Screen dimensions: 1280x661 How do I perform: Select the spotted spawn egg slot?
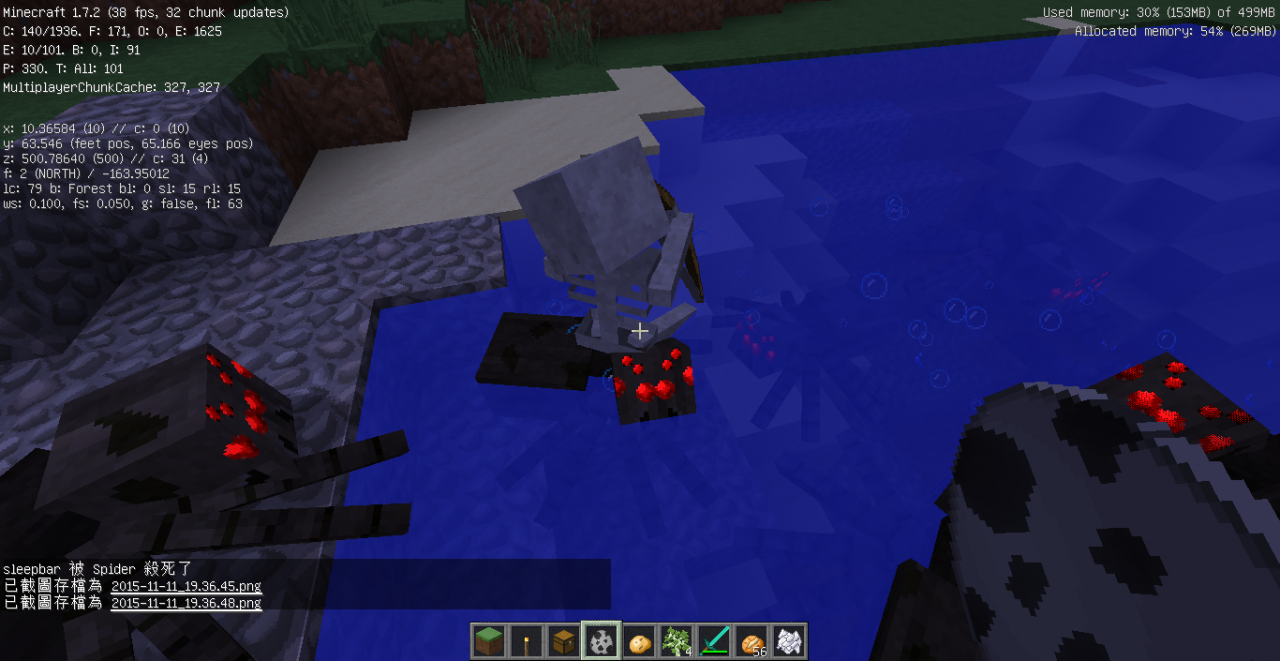tap(602, 641)
